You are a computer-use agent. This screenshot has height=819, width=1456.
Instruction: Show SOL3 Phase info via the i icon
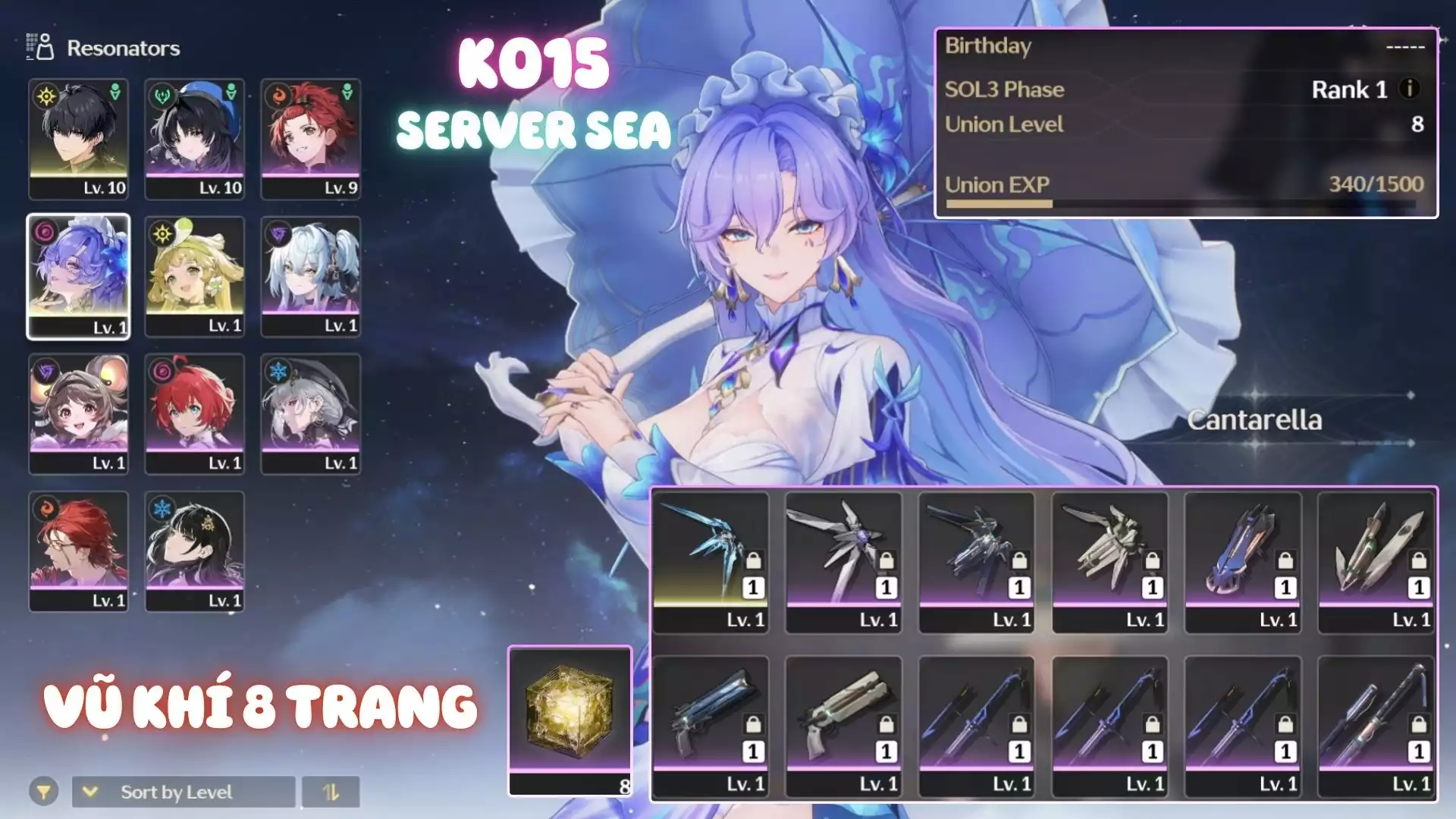pyautogui.click(x=1410, y=89)
